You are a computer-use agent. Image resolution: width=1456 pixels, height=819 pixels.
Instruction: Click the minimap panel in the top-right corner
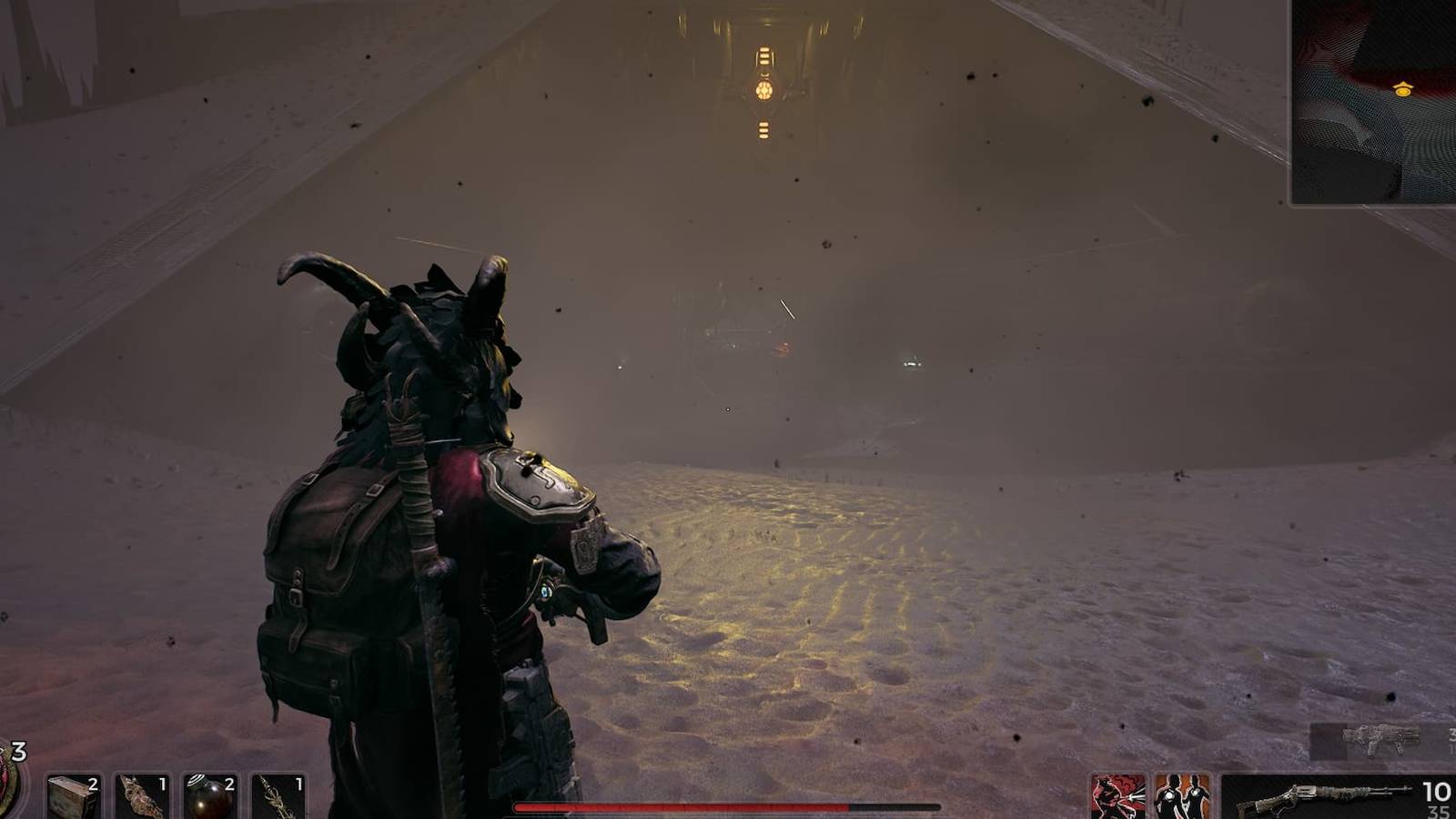point(1374,100)
